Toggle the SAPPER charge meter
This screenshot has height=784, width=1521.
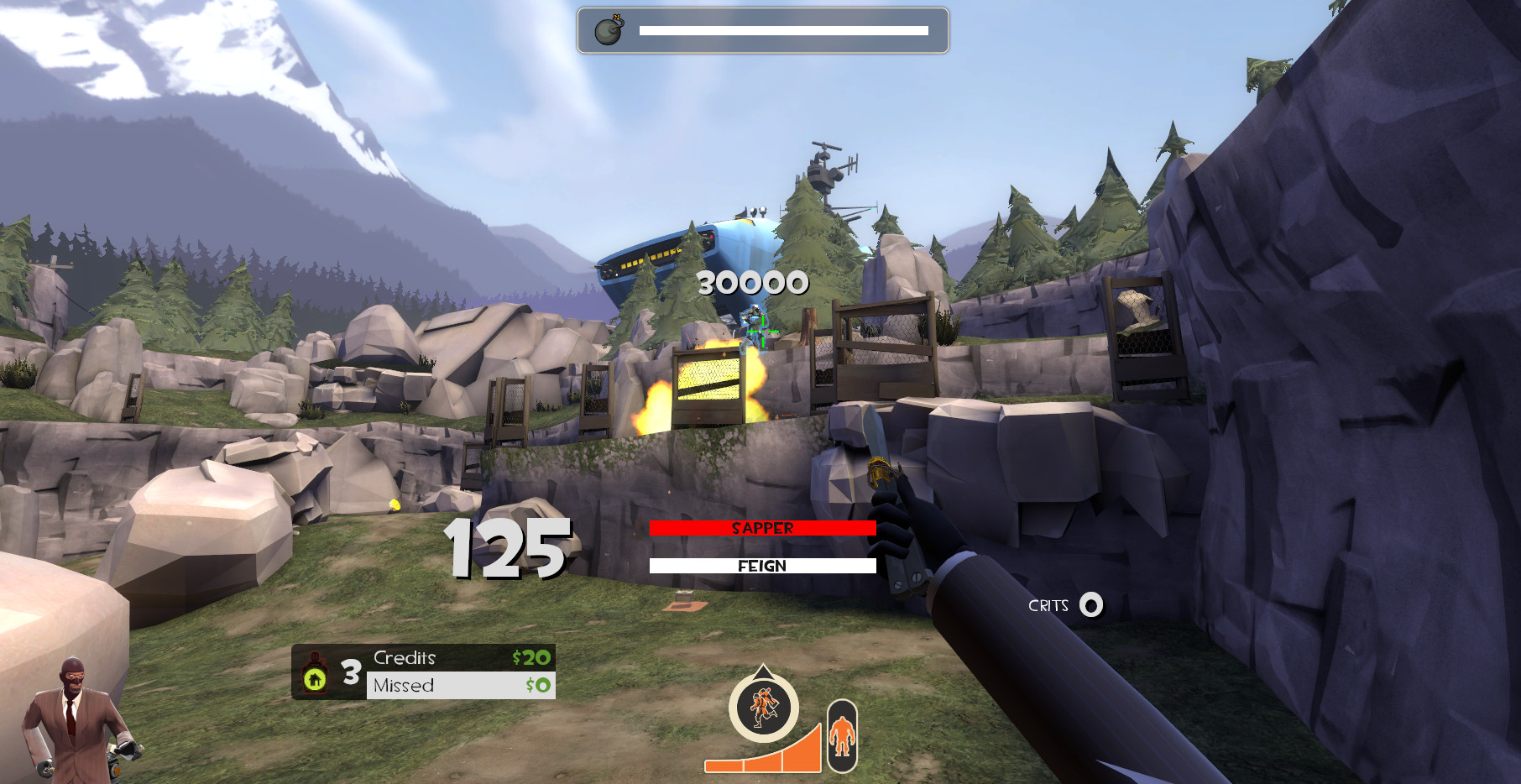pyautogui.click(x=762, y=529)
